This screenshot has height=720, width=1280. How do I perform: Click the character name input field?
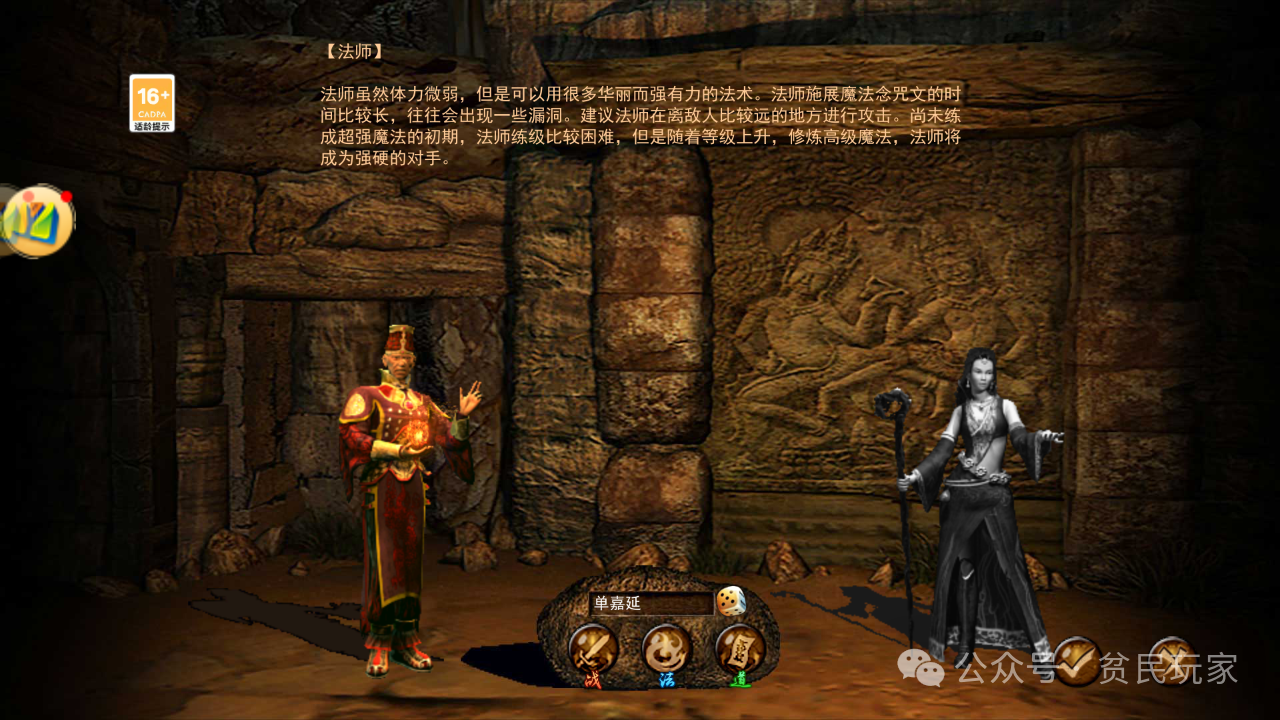tap(650, 603)
